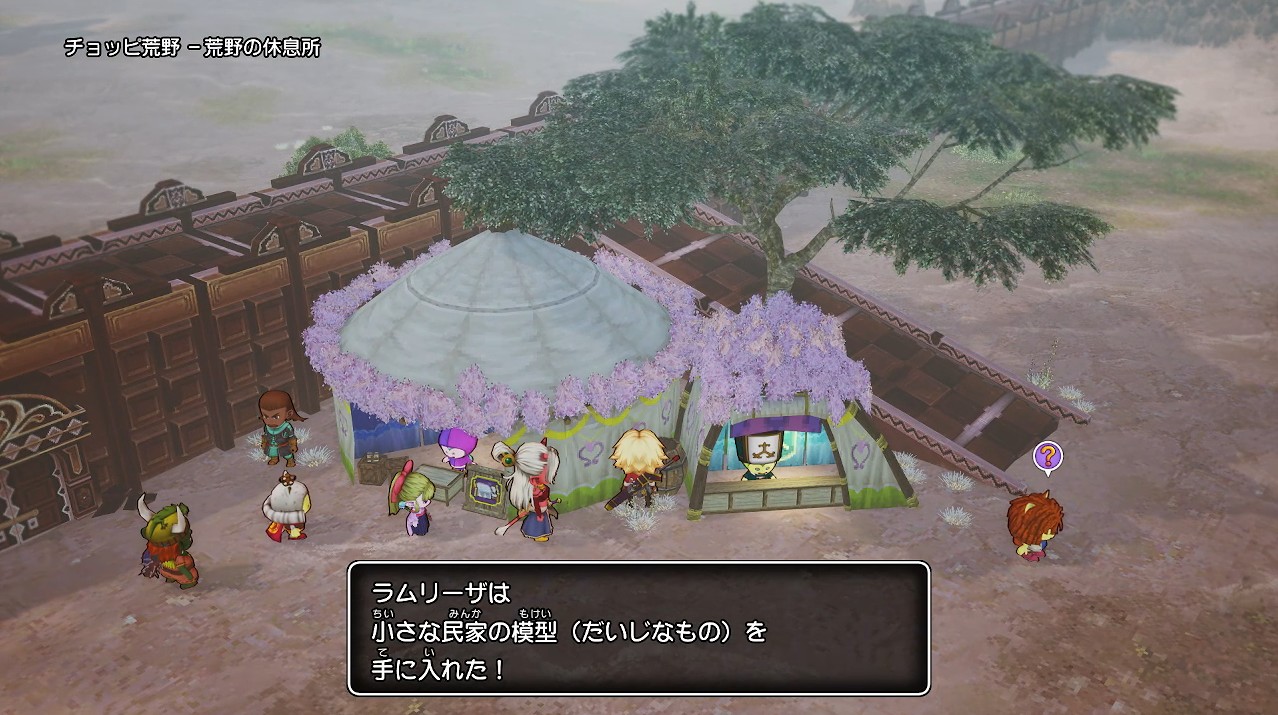The image size is (1278, 715).
Task: Advance the ラムリーザ item-obtained message box
Action: point(638,628)
